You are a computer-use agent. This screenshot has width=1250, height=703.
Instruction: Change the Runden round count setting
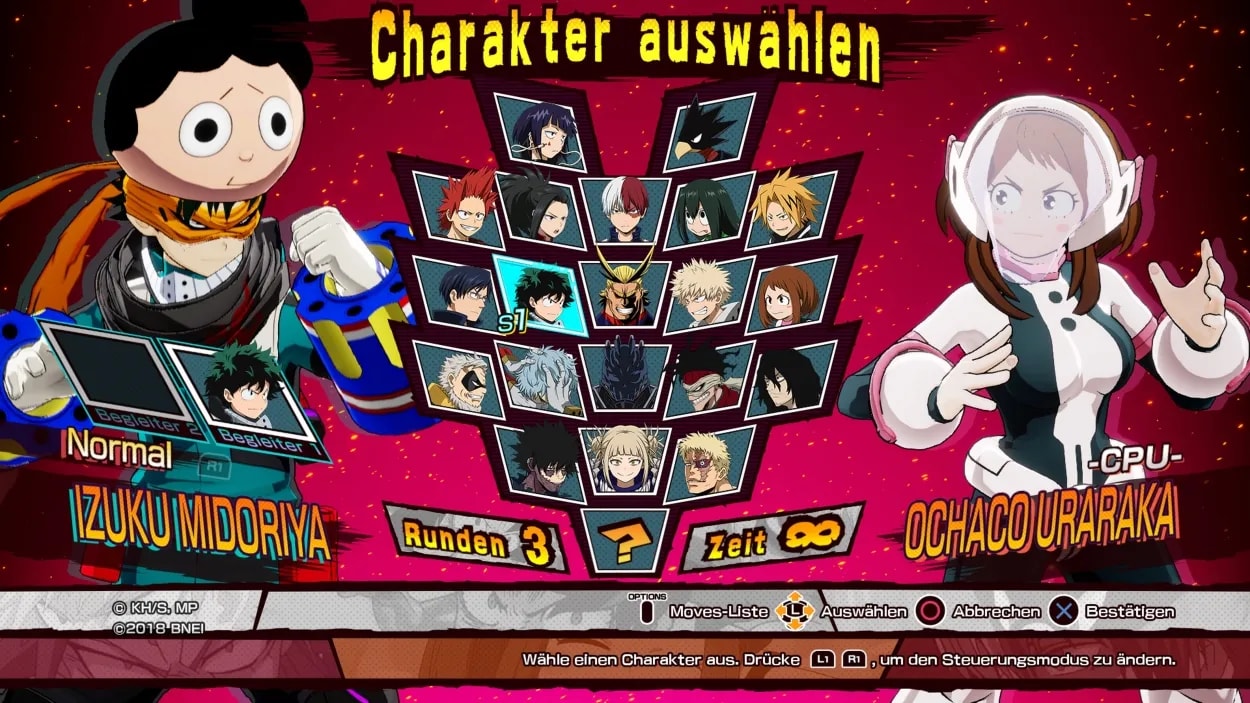(x=476, y=541)
